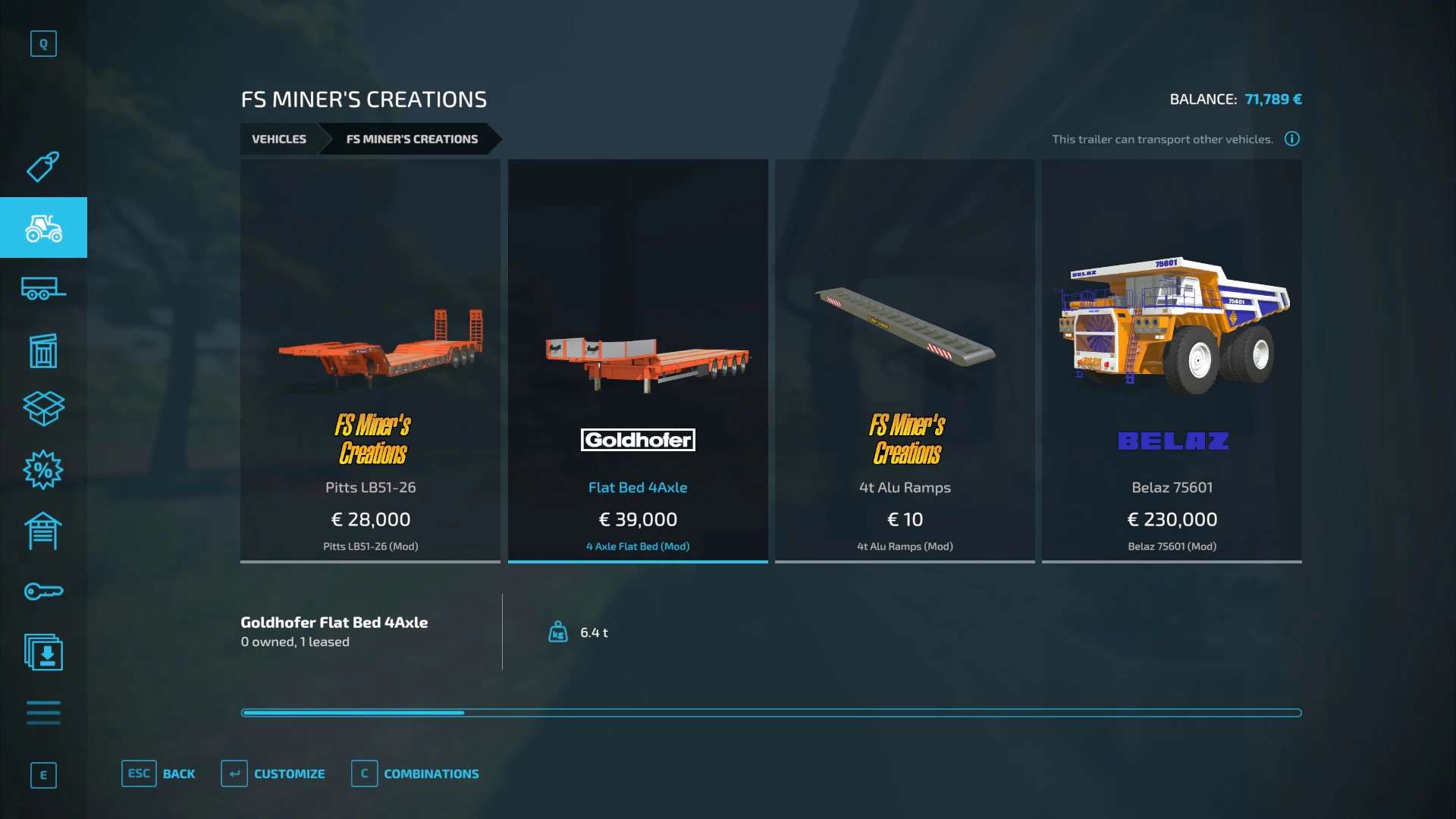
Task: Open the download mods section
Action: 43,652
